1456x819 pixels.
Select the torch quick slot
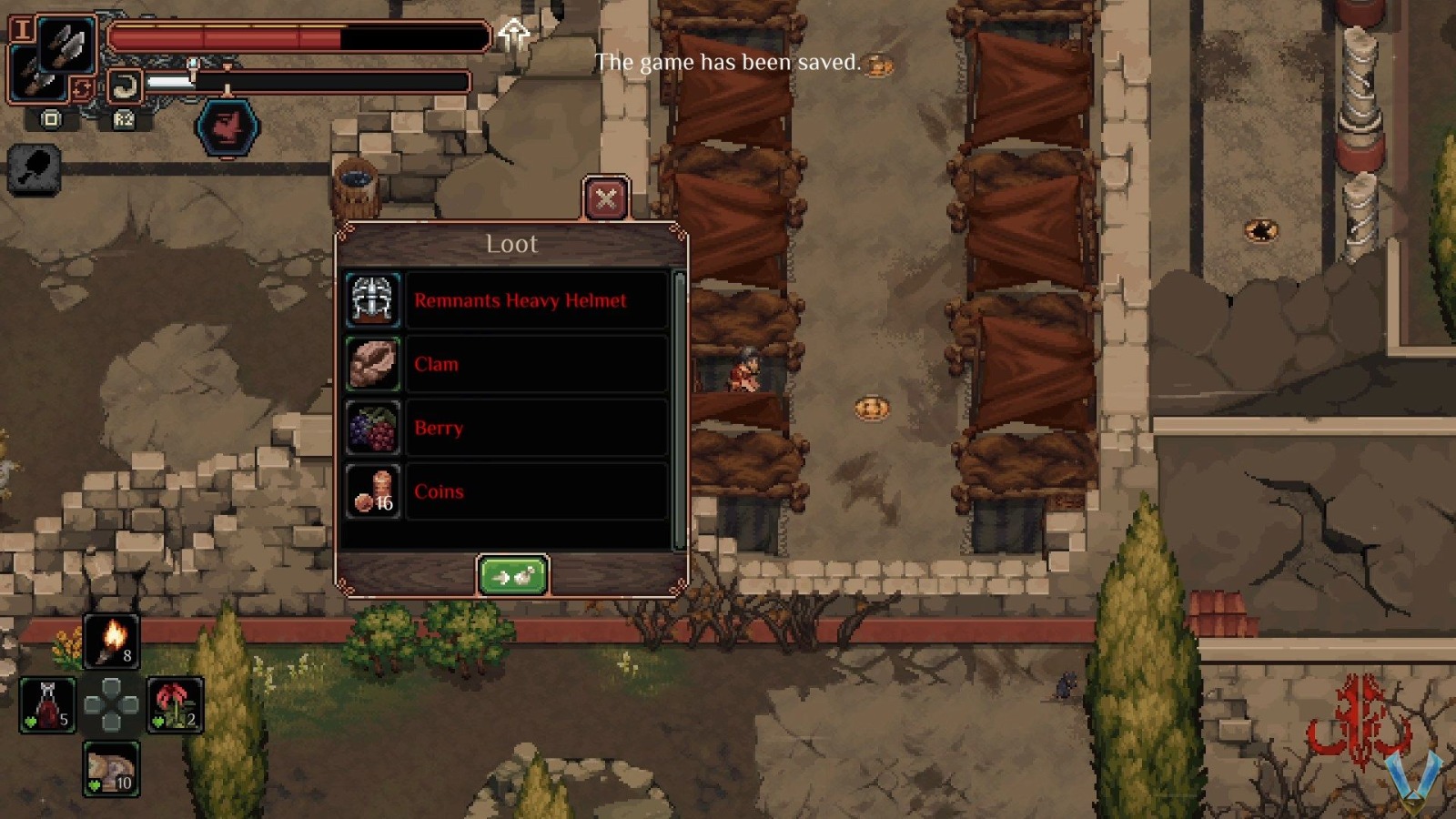112,641
